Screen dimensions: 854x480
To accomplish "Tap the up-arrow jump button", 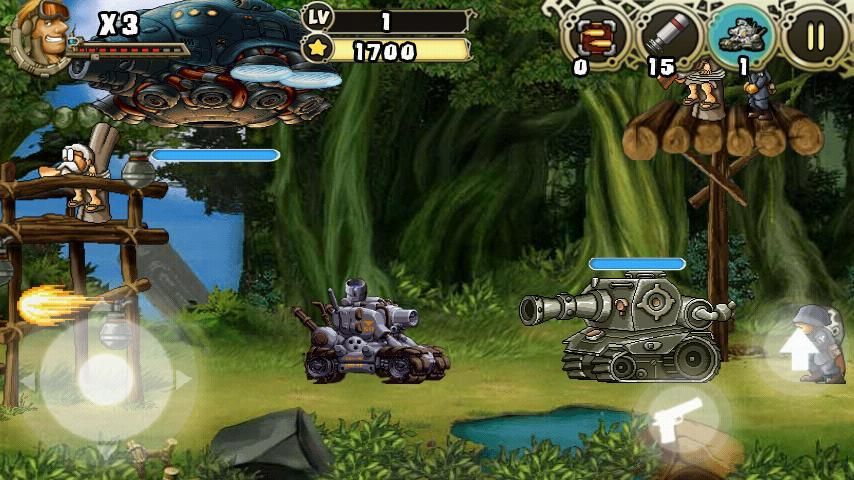I will click(x=799, y=350).
